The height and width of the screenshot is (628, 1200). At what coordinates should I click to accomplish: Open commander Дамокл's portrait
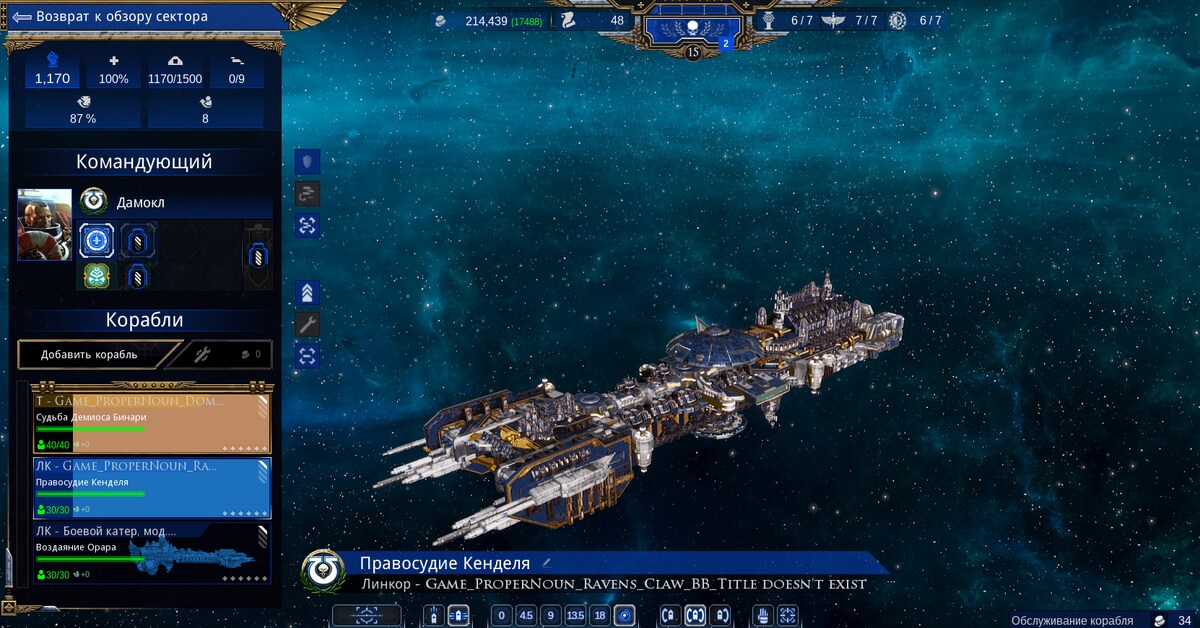pos(45,224)
